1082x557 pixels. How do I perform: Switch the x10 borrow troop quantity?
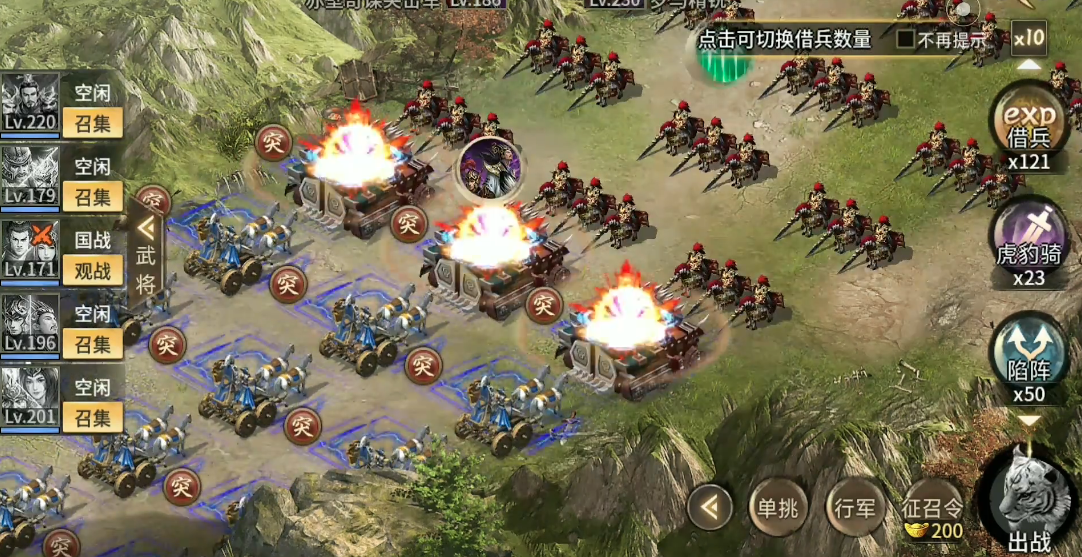(1028, 39)
